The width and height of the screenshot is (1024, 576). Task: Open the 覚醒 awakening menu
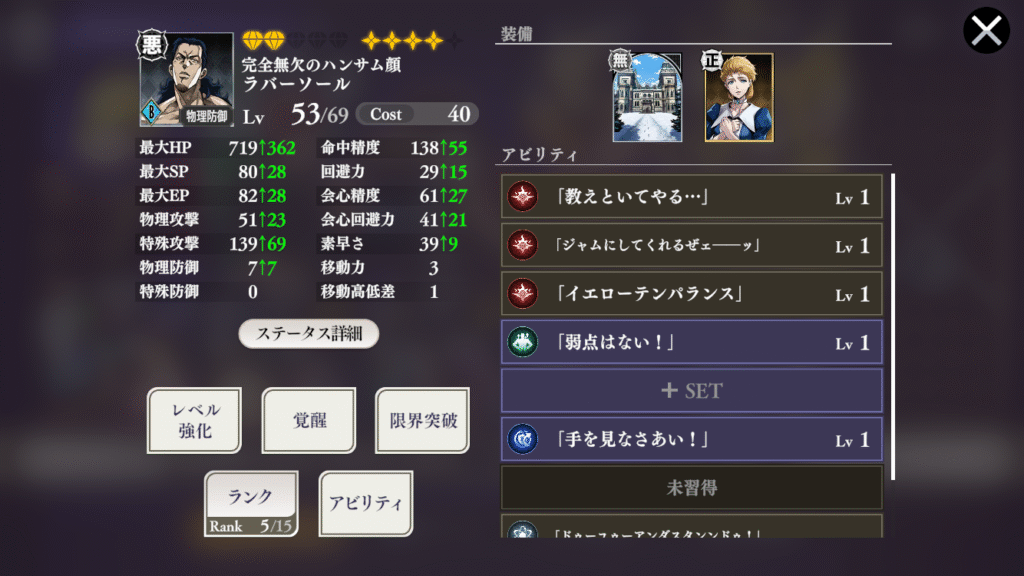(309, 421)
